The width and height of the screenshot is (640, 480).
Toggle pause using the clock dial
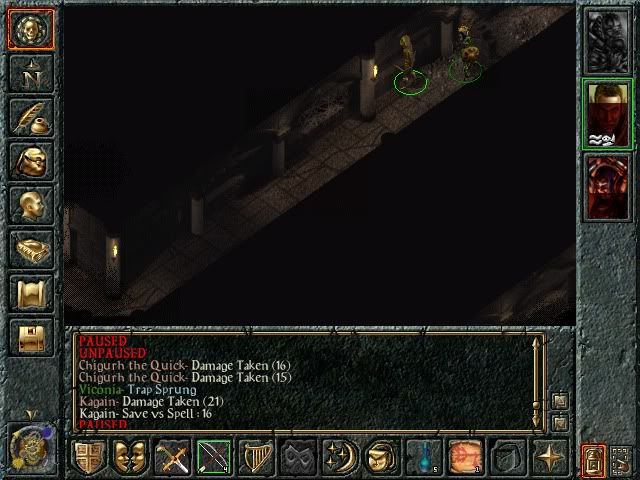tap(29, 446)
